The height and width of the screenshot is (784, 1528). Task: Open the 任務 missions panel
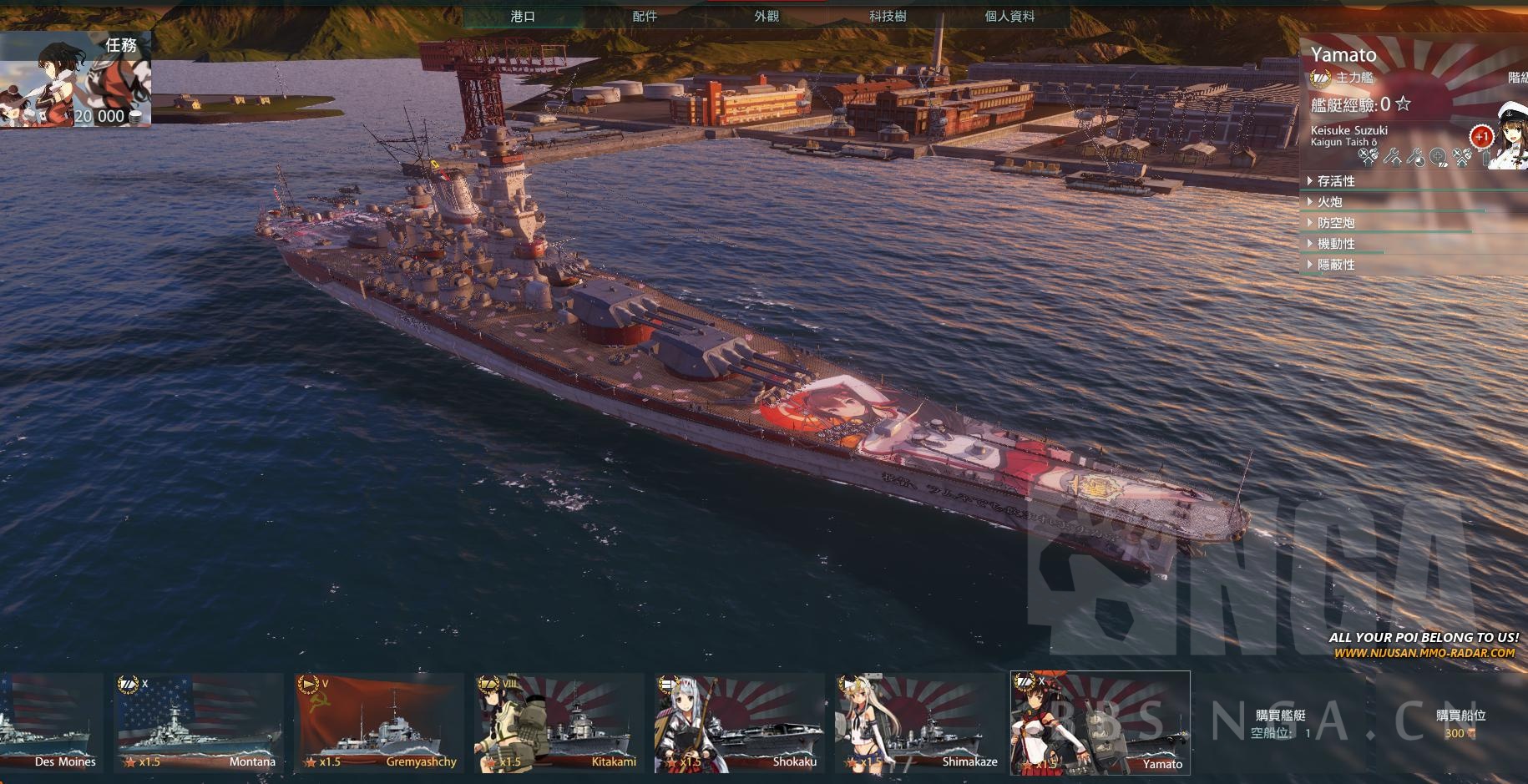click(75, 79)
